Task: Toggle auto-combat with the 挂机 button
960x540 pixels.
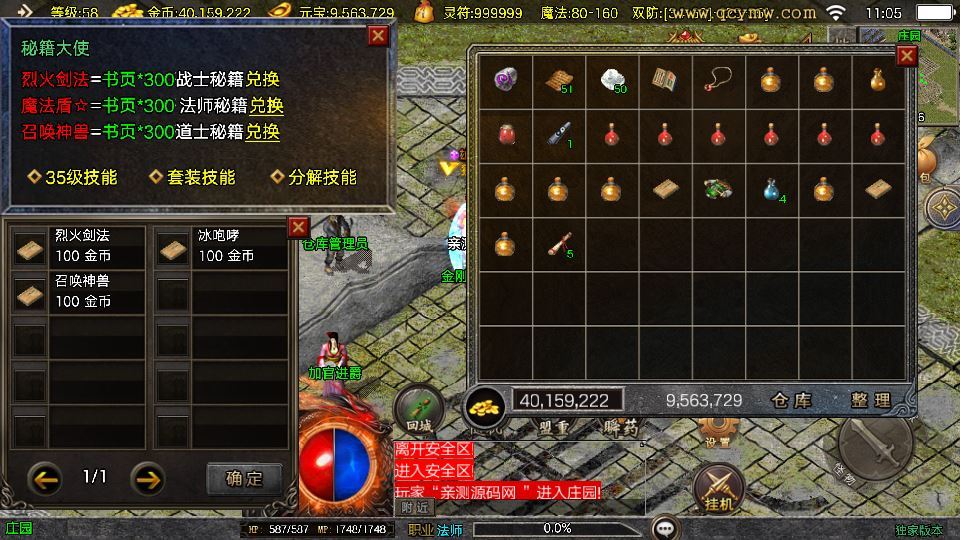Action: tap(719, 488)
